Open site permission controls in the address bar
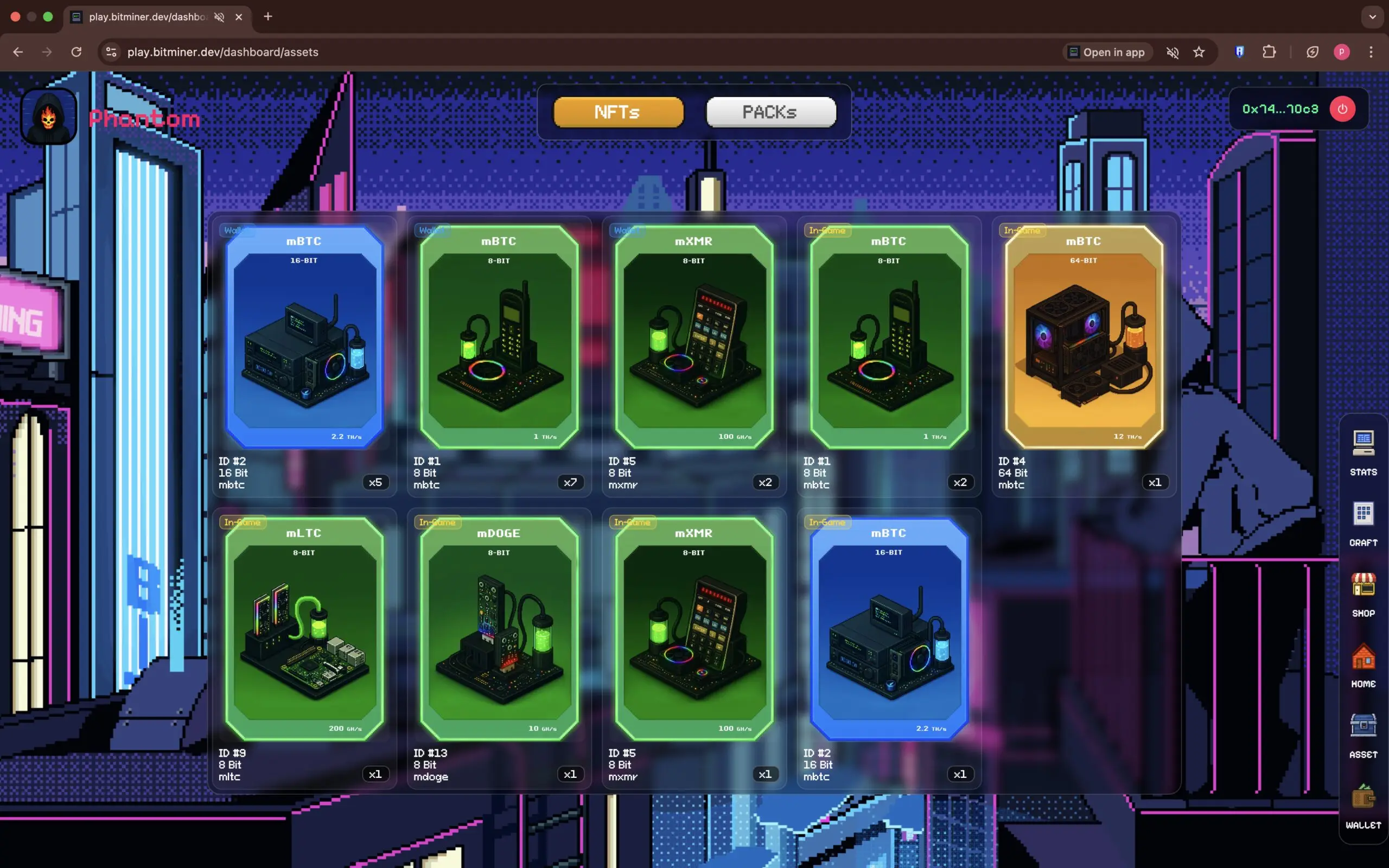 pyautogui.click(x=111, y=52)
